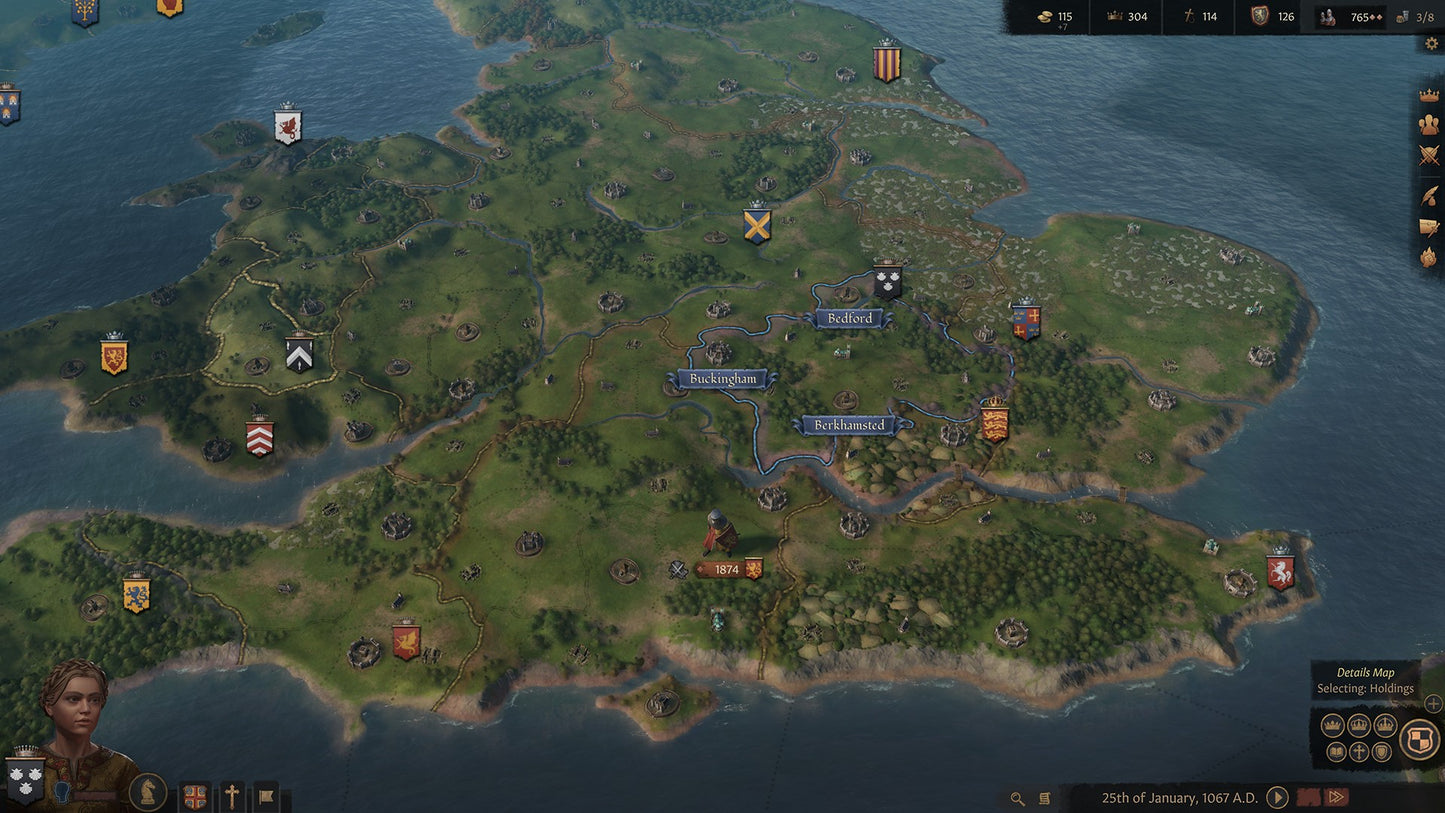Unpause with the play arrow button
The height and width of the screenshot is (813, 1445).
coord(1277,797)
